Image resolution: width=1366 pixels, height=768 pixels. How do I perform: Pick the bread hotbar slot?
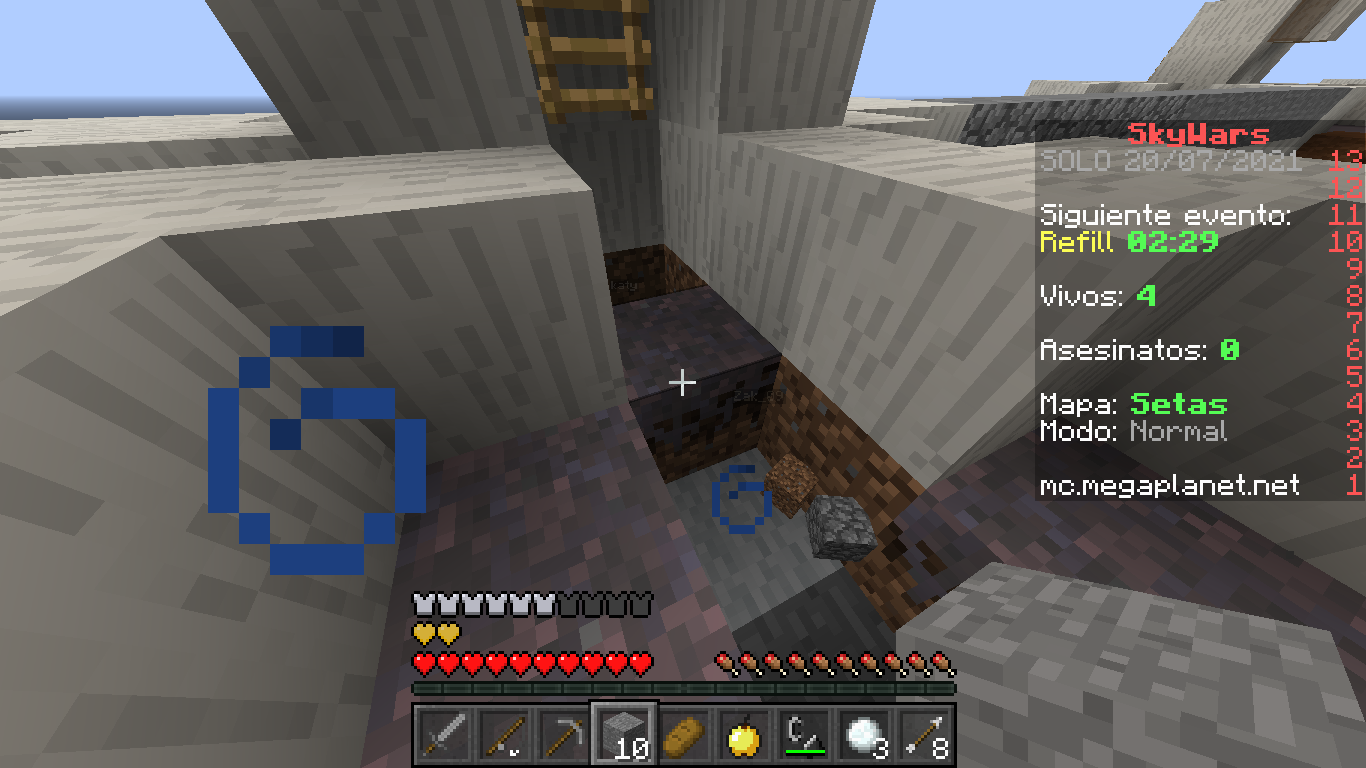[x=684, y=737]
